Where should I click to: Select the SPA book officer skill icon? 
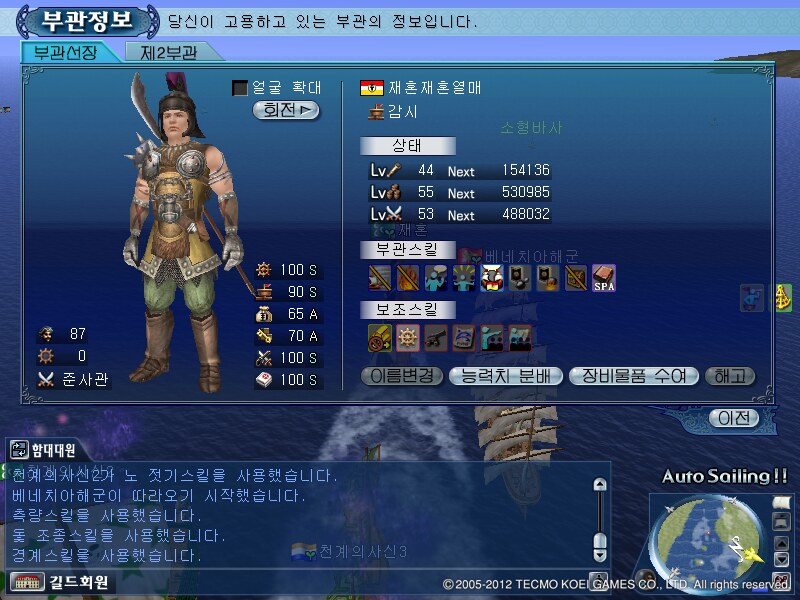point(603,277)
